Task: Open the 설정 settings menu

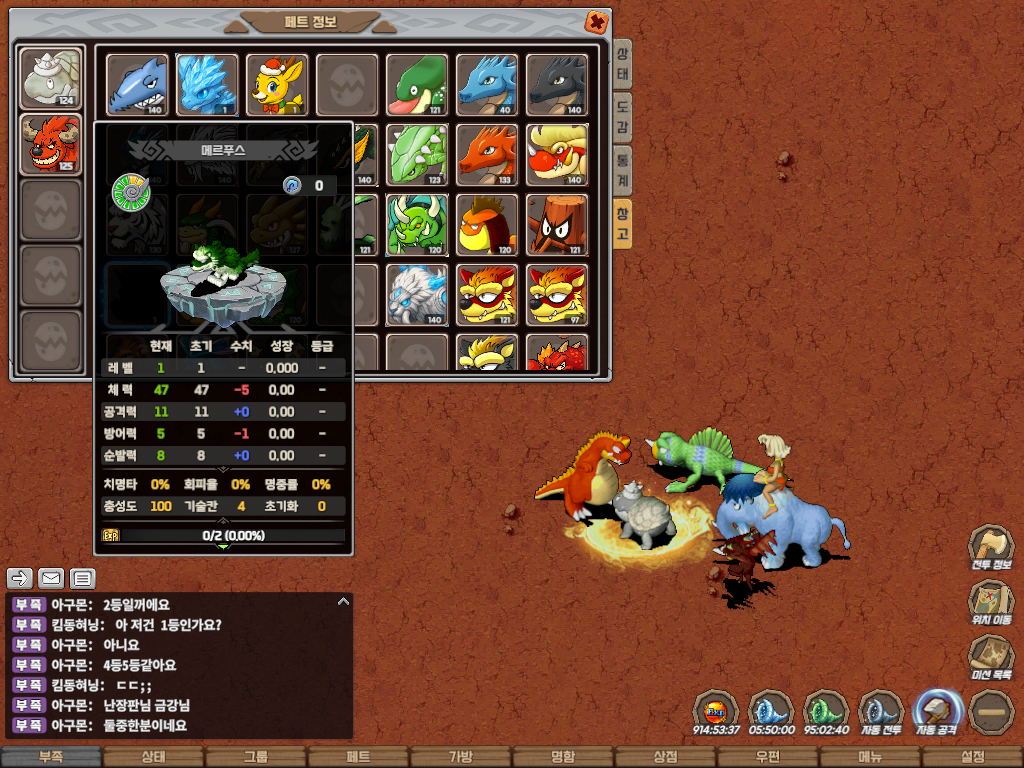Action: pos(972,757)
